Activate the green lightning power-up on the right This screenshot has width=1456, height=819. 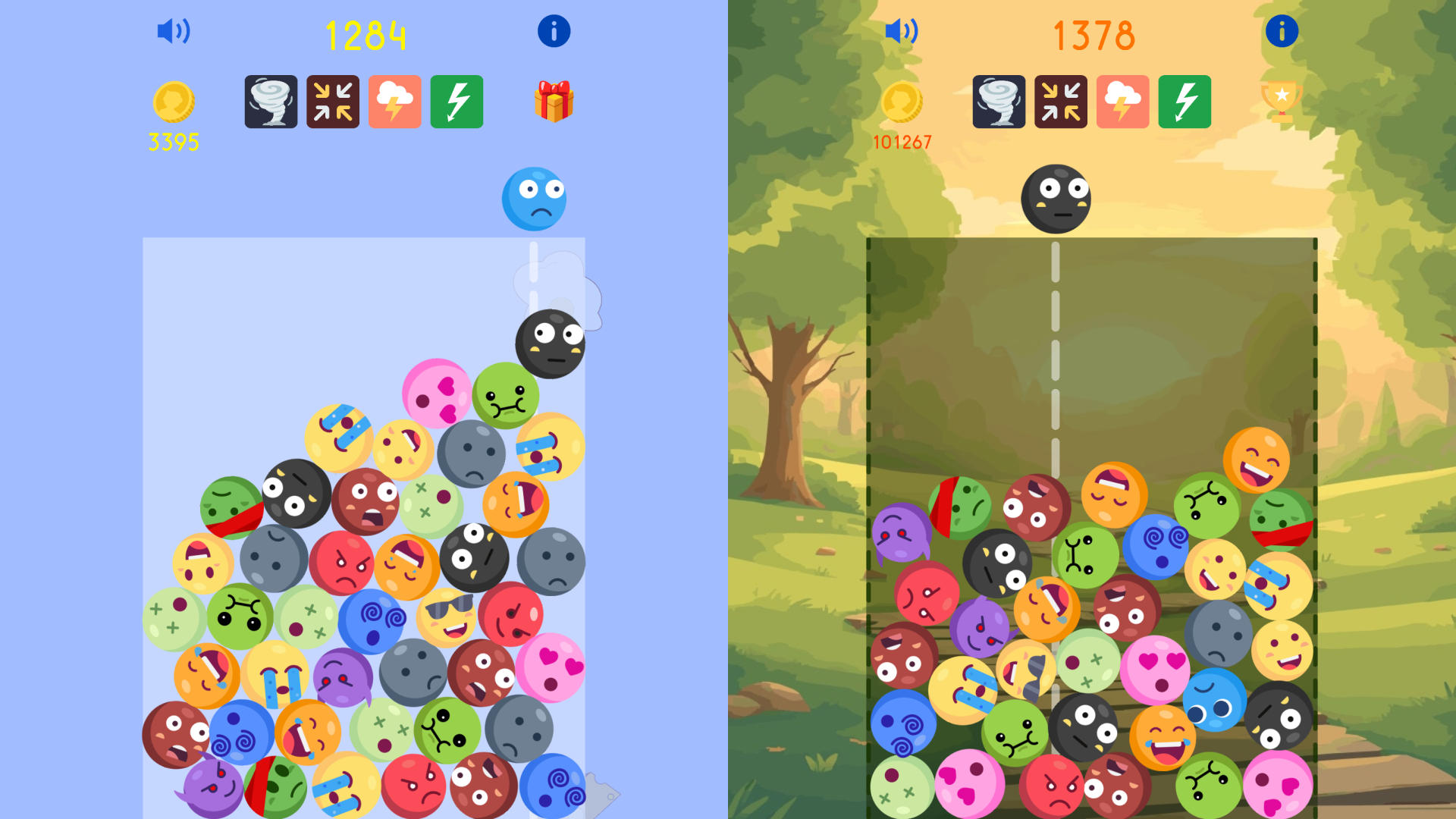(x=1184, y=102)
